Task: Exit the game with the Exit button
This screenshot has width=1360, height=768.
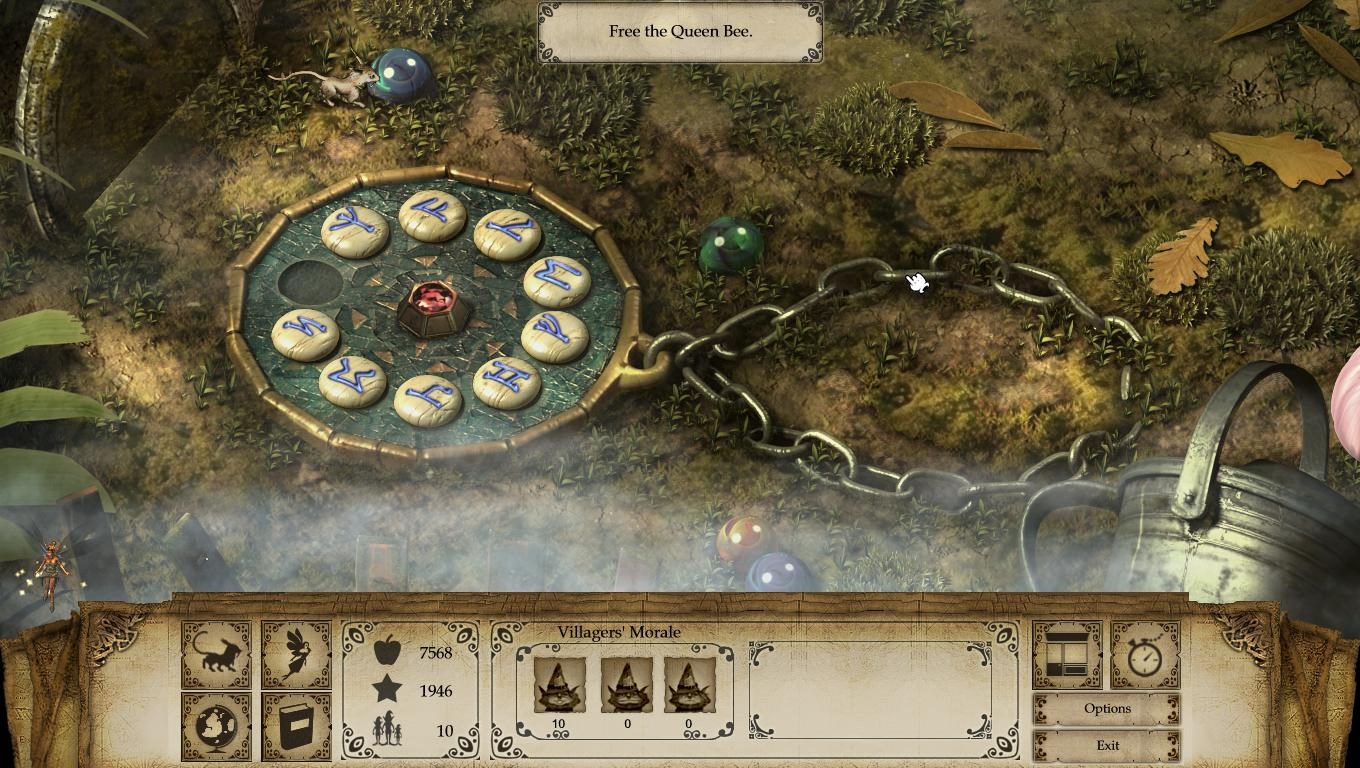Action: (x=1107, y=746)
